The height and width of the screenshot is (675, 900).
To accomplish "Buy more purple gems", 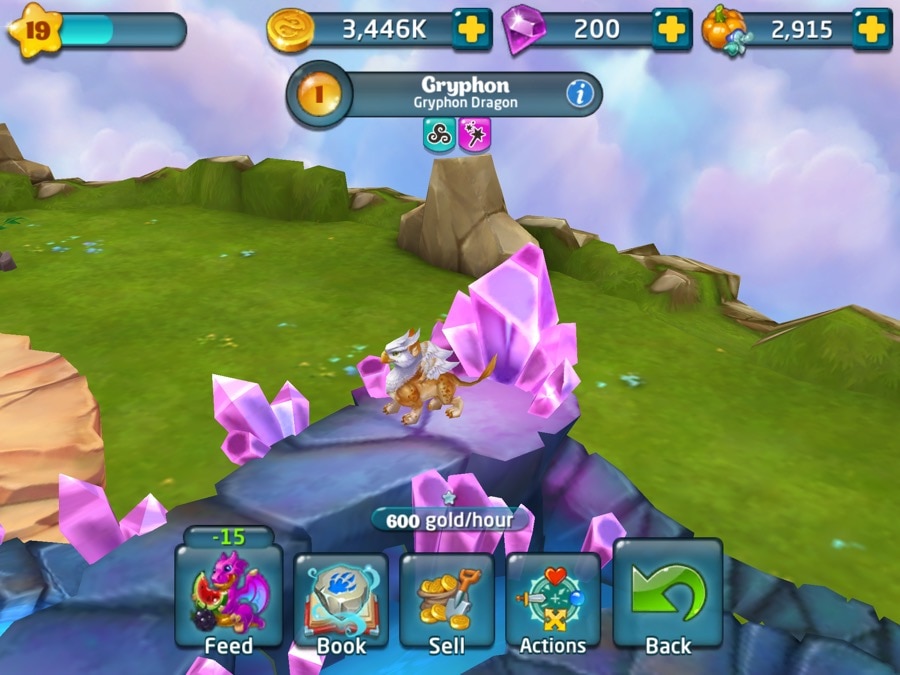I will pyautogui.click(x=672, y=30).
